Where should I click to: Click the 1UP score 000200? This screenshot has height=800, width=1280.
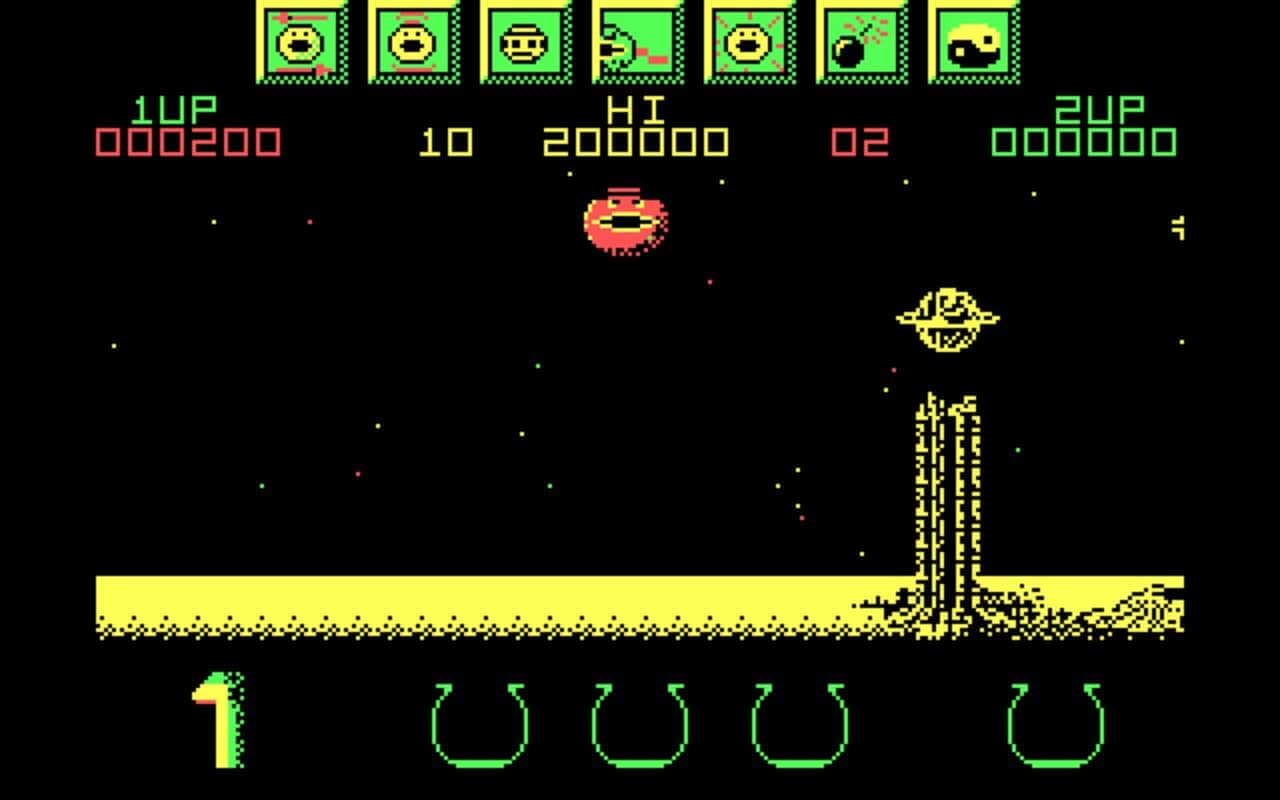[186, 140]
